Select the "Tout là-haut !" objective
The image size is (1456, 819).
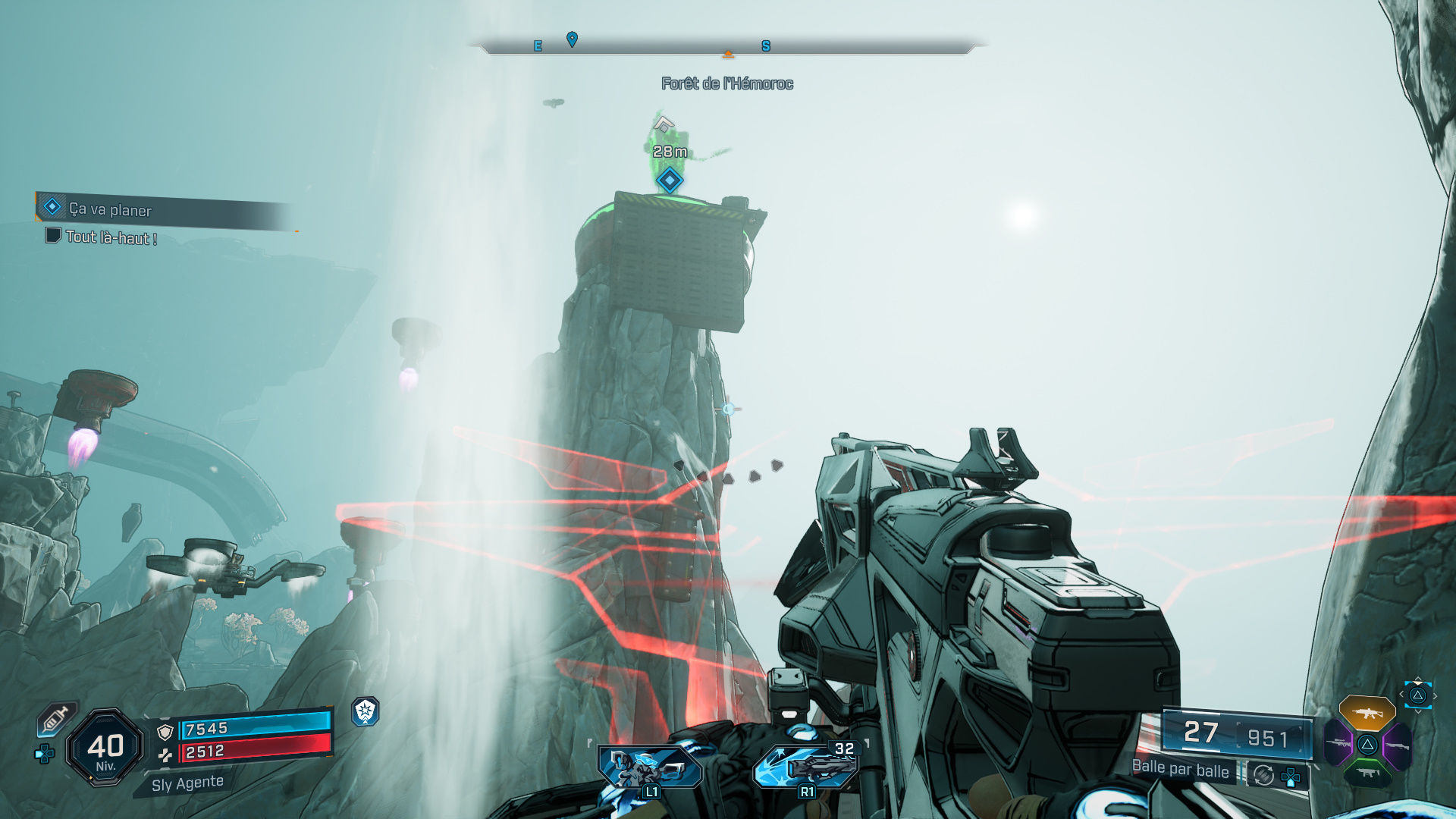pos(111,237)
